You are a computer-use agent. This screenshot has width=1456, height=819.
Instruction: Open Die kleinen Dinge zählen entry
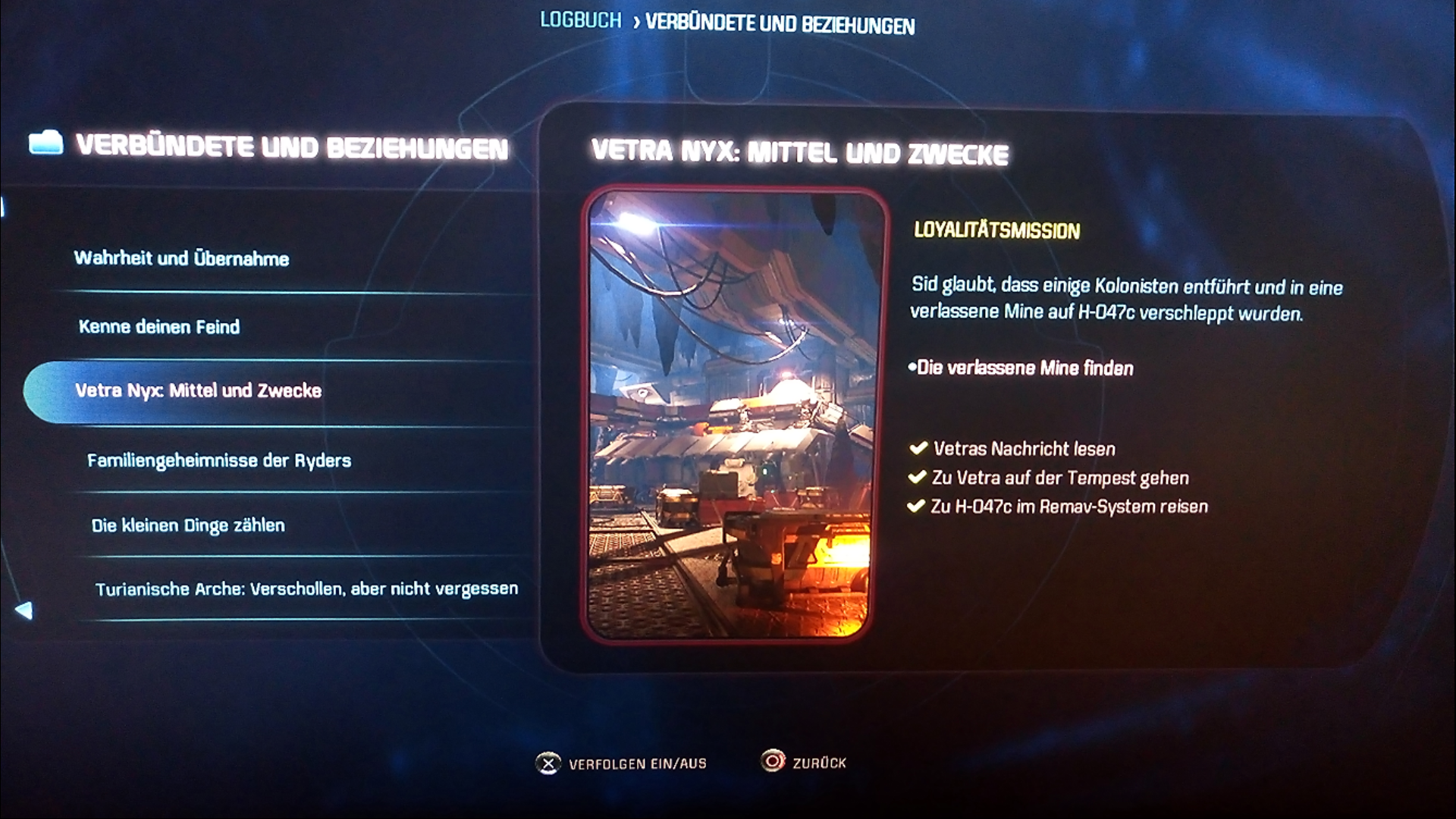(x=188, y=526)
